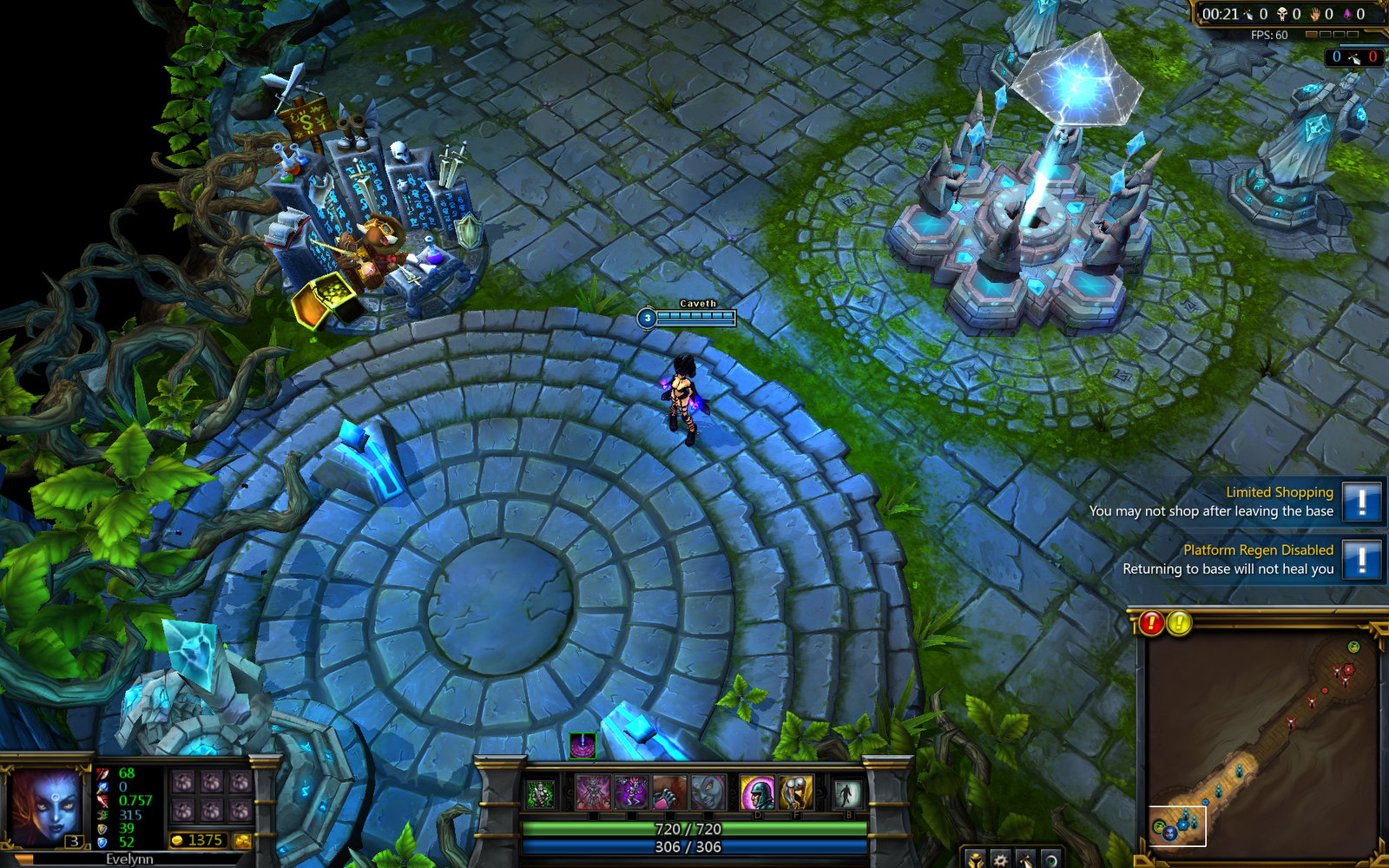Click Evelynn's blue icon on the minimap
The width and height of the screenshot is (1389, 868).
1169,833
